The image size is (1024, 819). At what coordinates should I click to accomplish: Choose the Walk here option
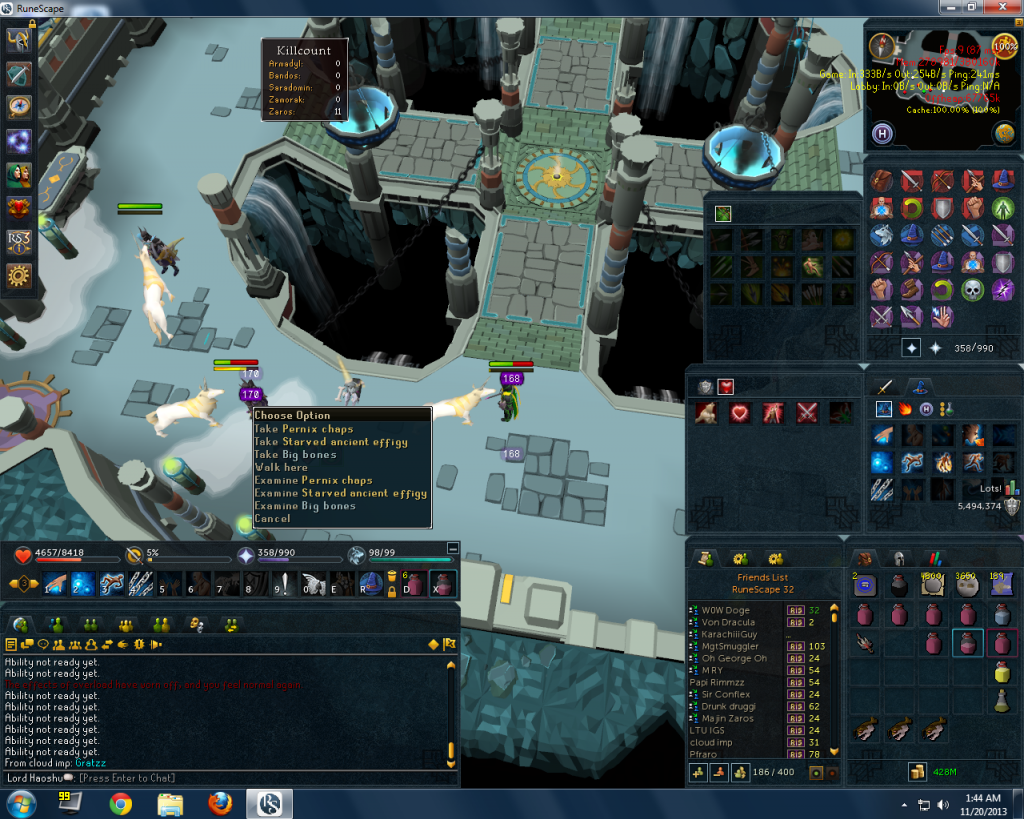[281, 467]
